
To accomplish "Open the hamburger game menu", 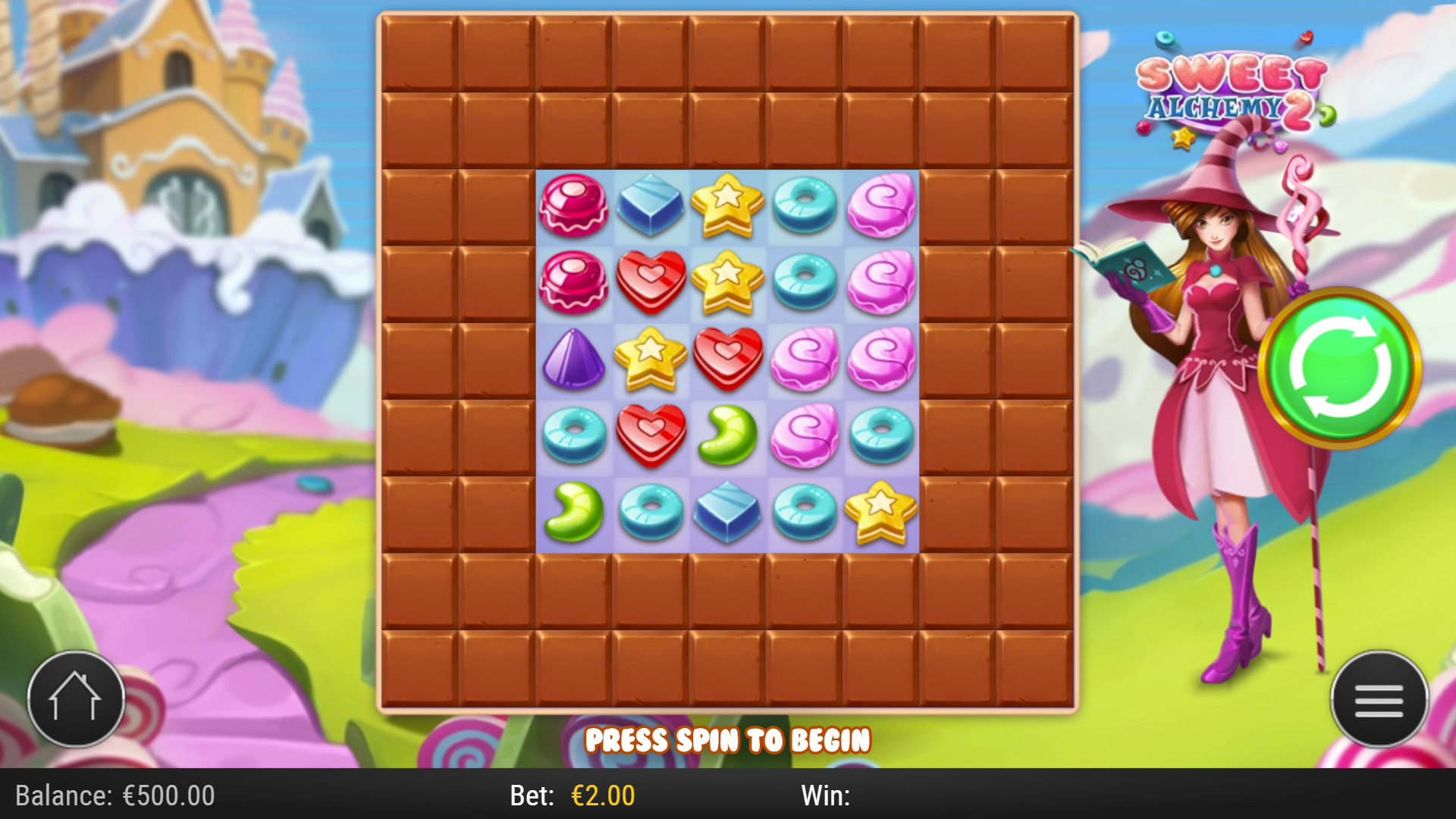I will tap(1379, 699).
